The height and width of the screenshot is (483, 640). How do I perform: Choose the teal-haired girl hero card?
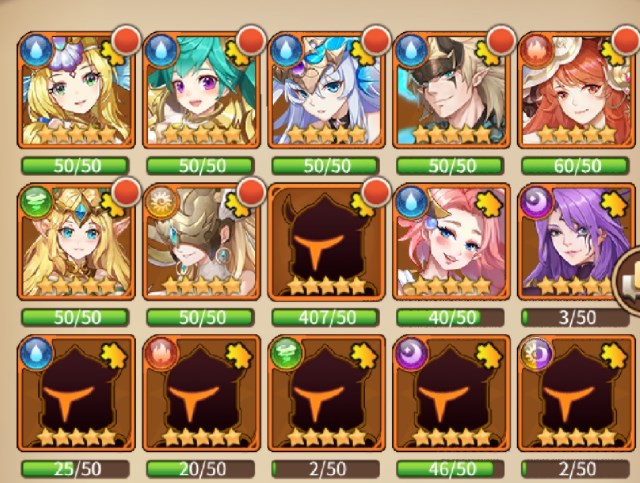pyautogui.click(x=200, y=90)
